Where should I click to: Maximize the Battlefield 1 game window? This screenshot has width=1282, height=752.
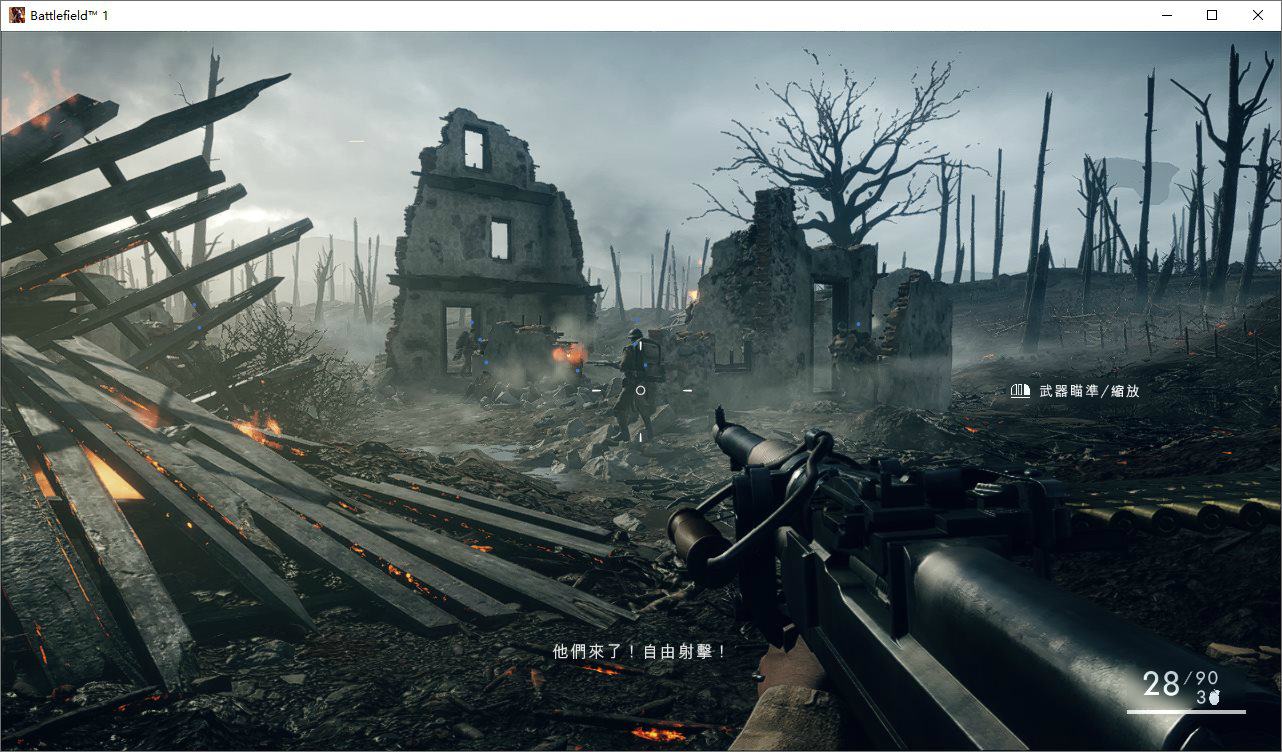coord(1212,15)
